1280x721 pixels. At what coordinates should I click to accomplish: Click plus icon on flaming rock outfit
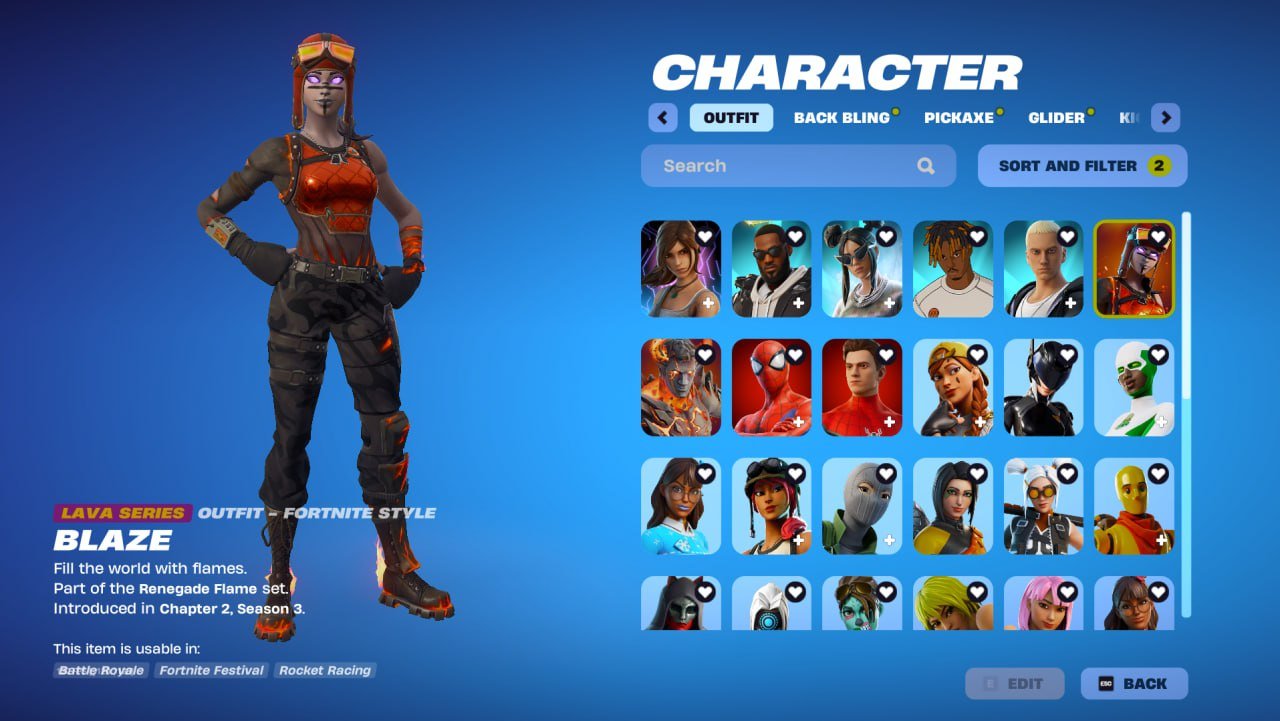711,419
